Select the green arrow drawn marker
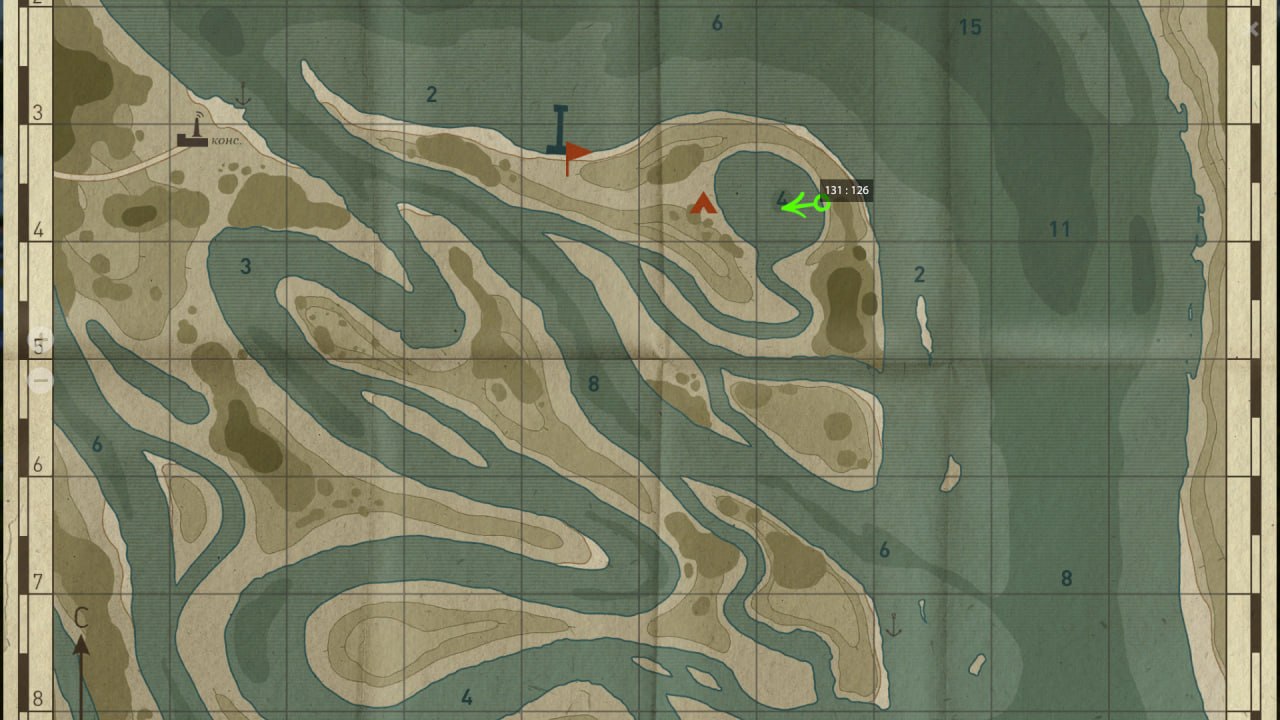Screen dimensions: 1280x720 (x=800, y=205)
